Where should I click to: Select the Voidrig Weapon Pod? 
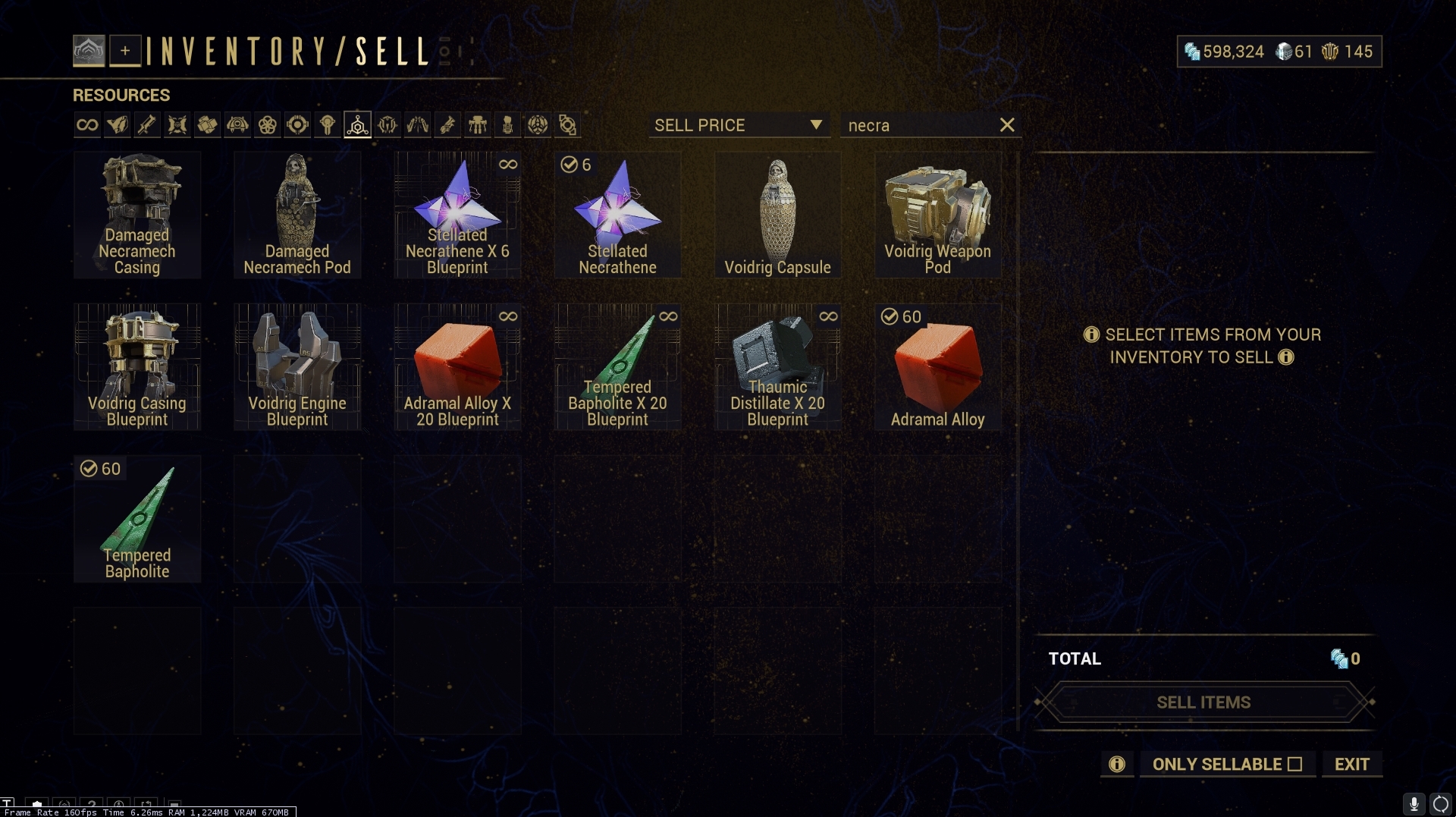coord(937,215)
